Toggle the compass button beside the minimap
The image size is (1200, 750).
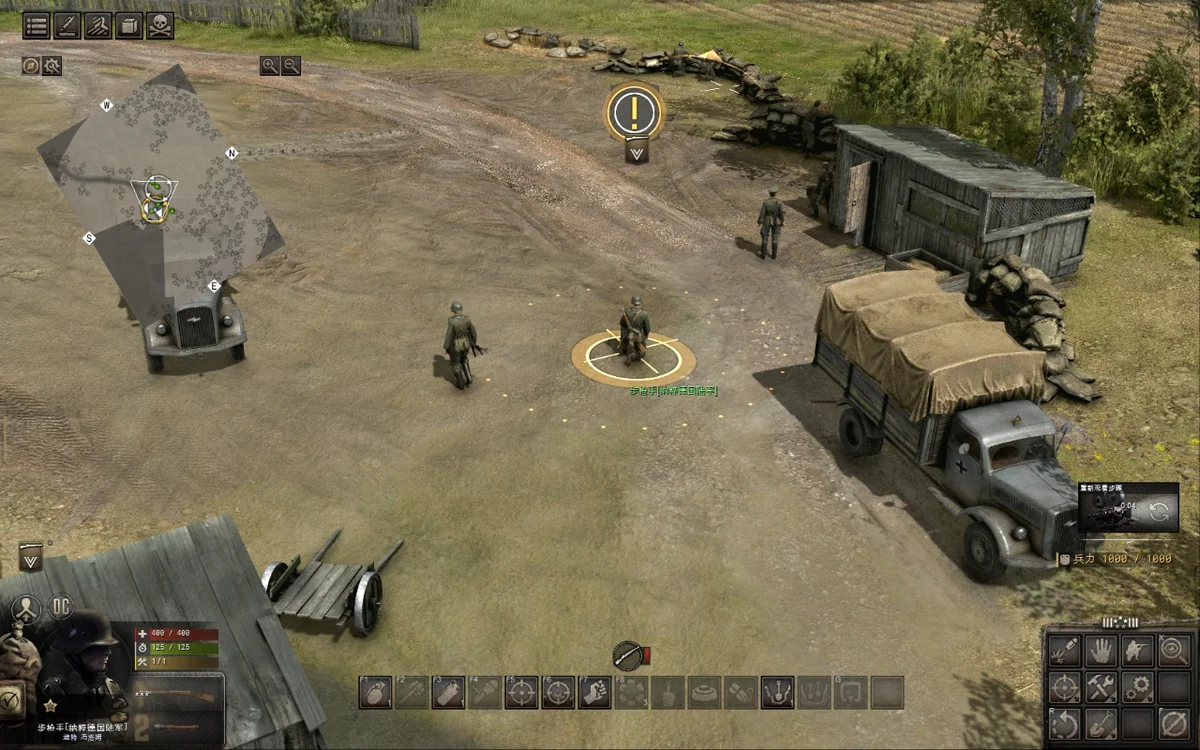(x=31, y=66)
